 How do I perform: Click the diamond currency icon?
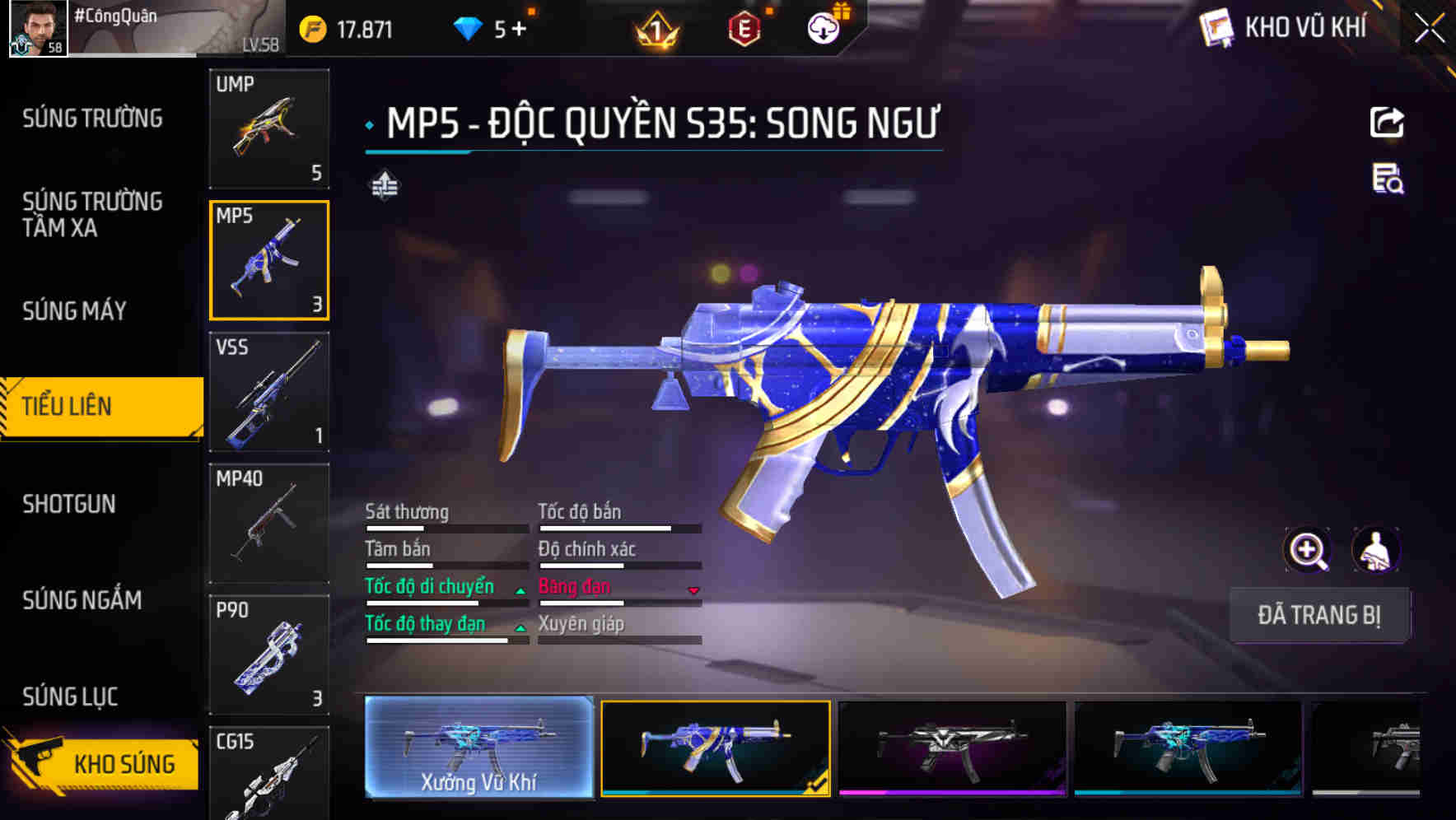tap(469, 27)
